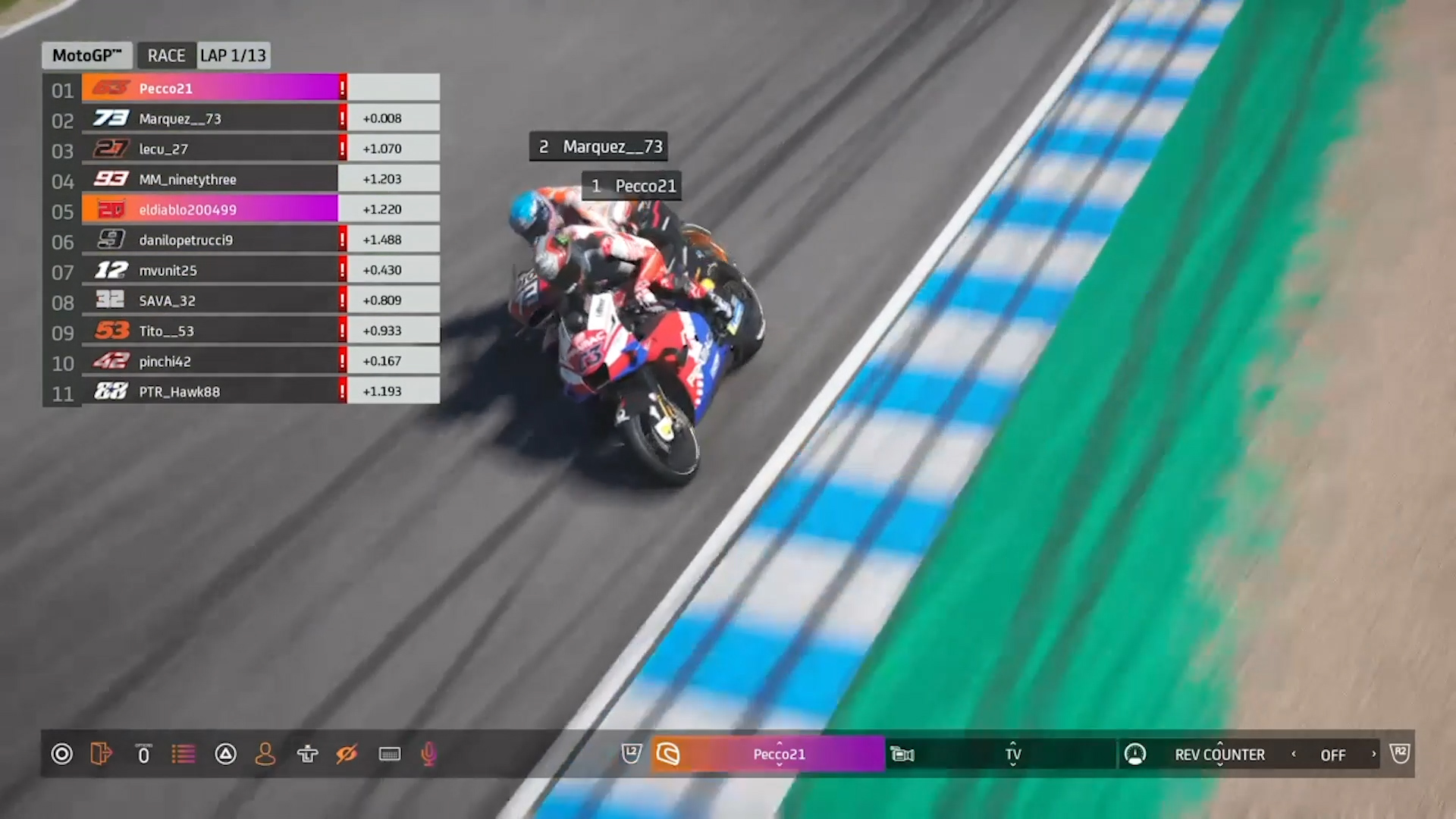Viewport: 1456px width, 819px height.
Task: Select Pecco21 in the standings list
Action: point(212,88)
